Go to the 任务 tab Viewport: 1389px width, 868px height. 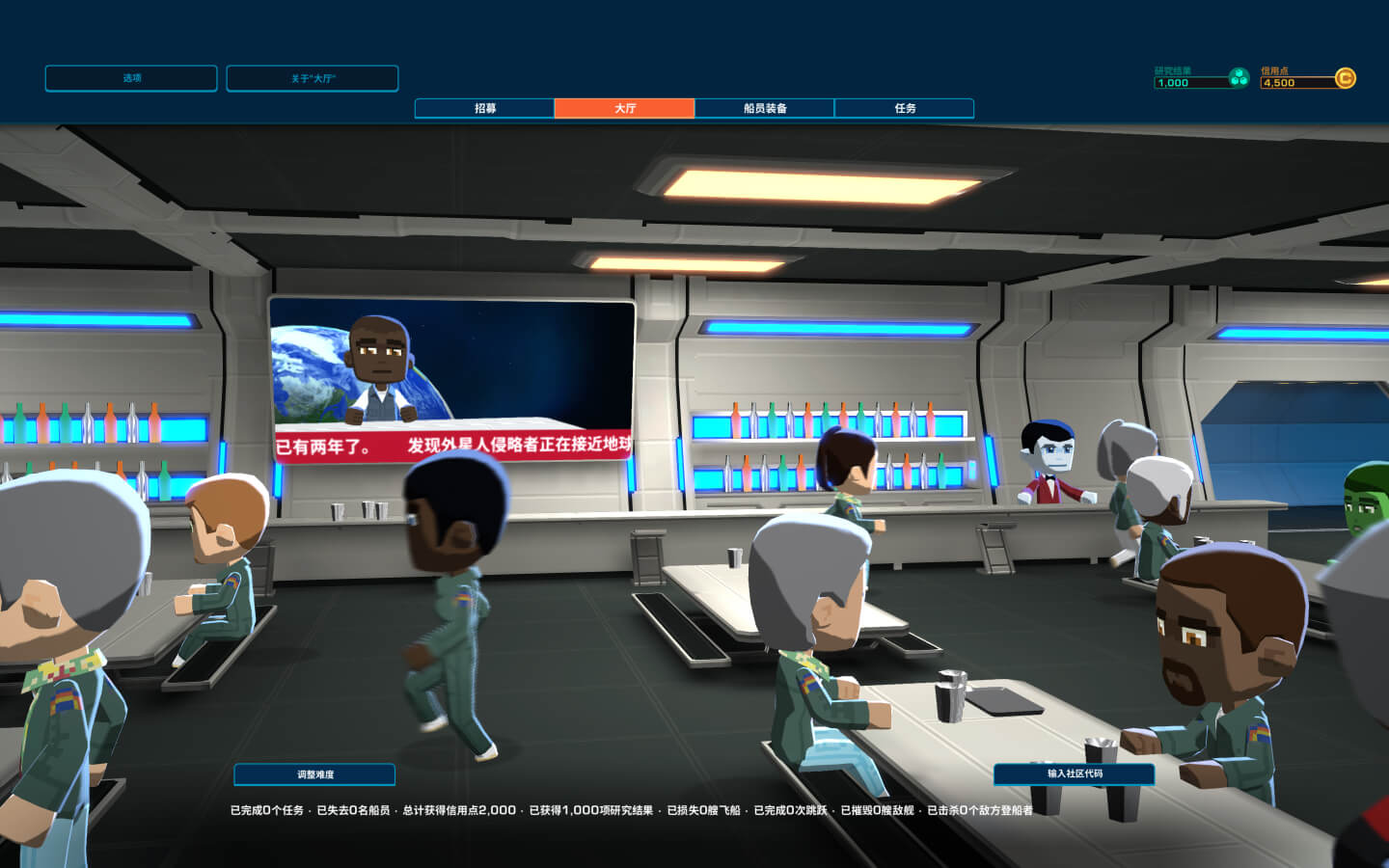click(x=904, y=108)
